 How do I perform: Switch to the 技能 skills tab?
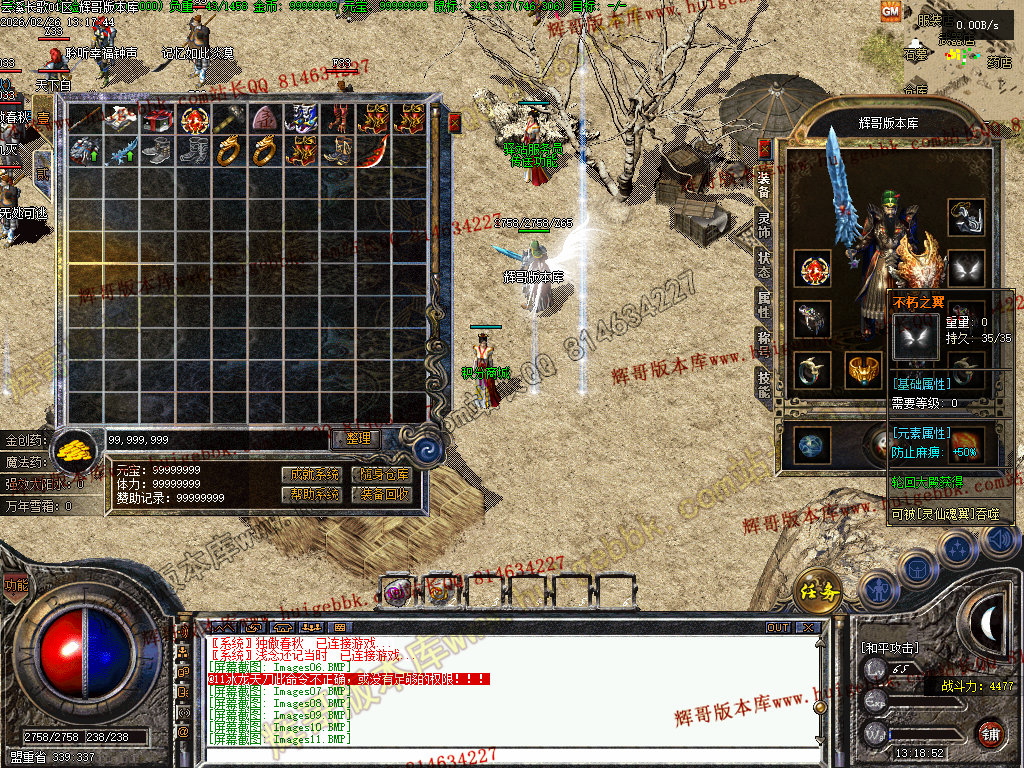764,384
